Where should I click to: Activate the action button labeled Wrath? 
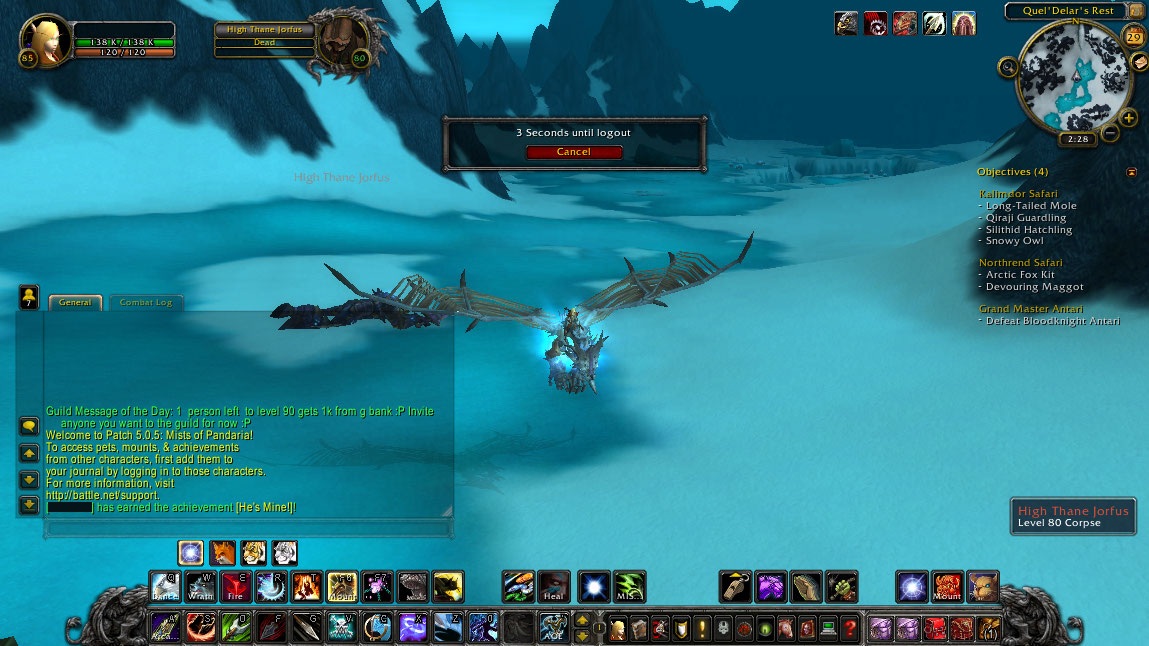(x=200, y=586)
